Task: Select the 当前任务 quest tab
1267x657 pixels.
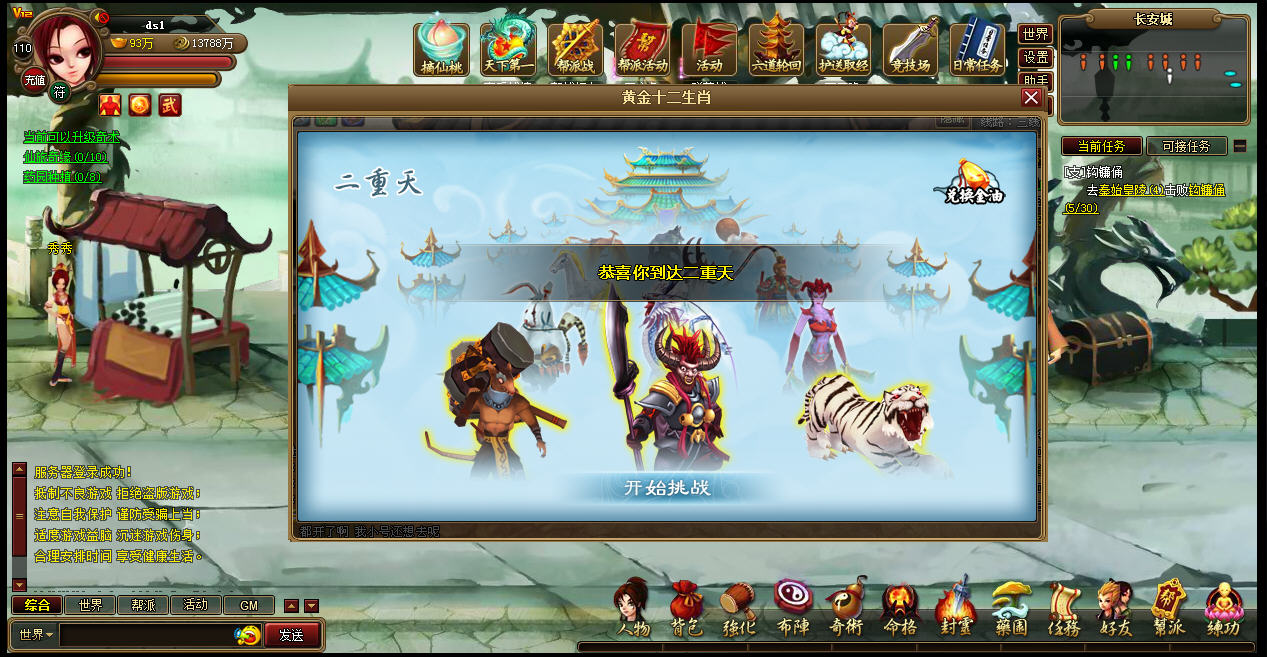Action: [1102, 146]
